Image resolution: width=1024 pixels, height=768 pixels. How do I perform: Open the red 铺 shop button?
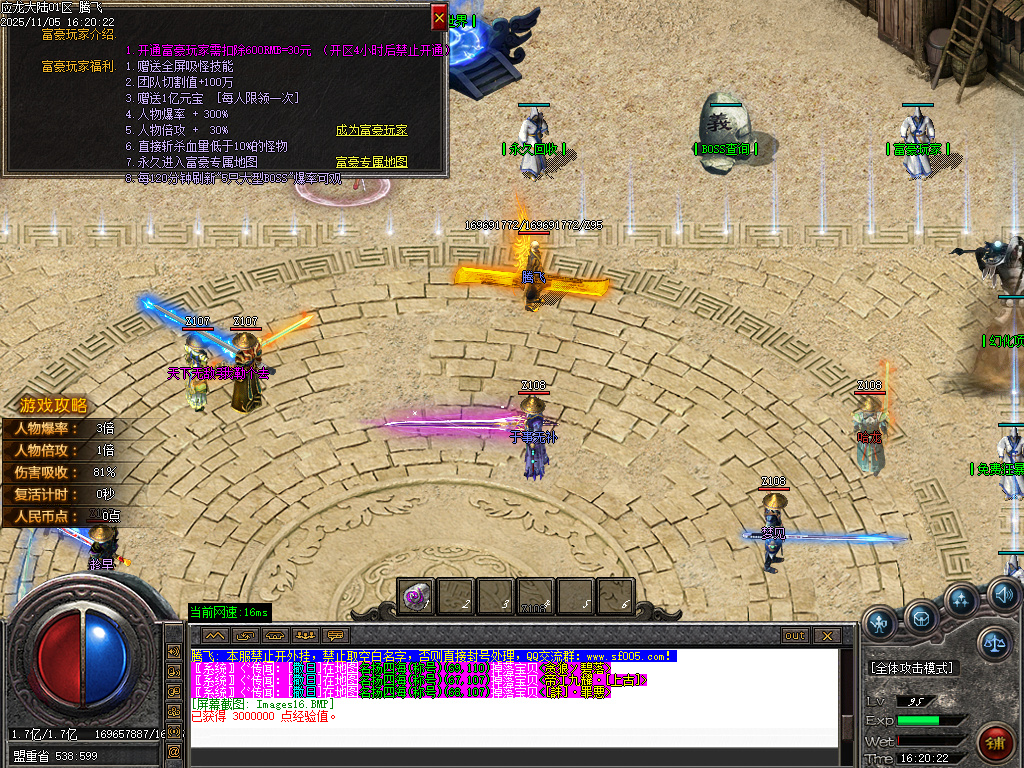(x=995, y=743)
